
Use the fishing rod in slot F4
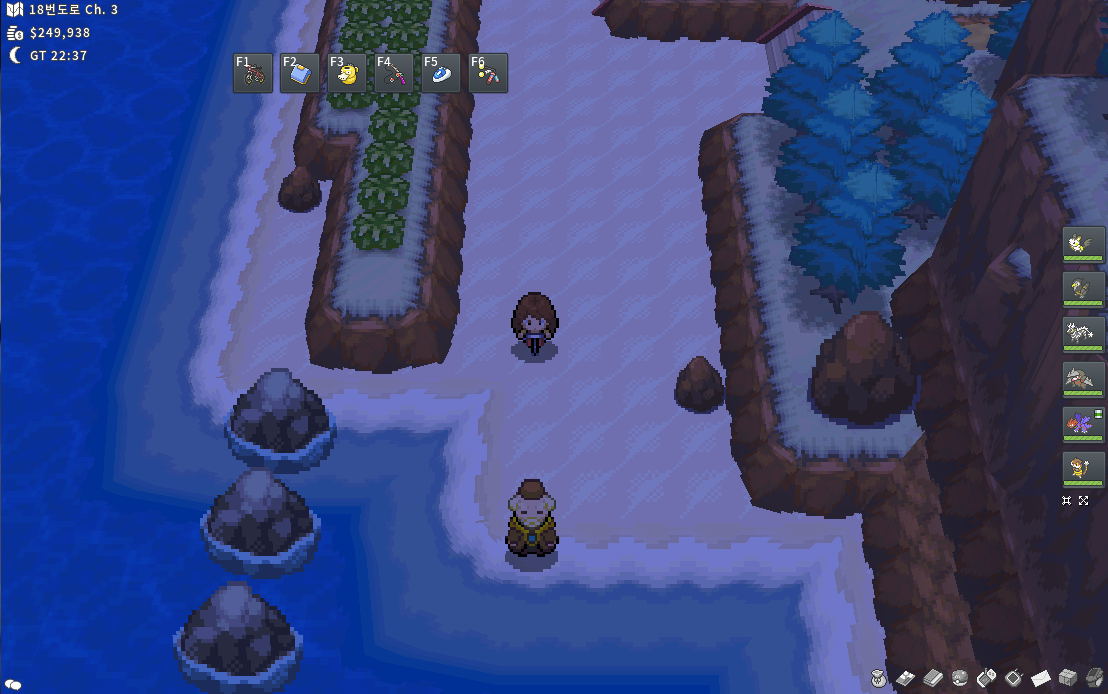pyautogui.click(x=394, y=73)
